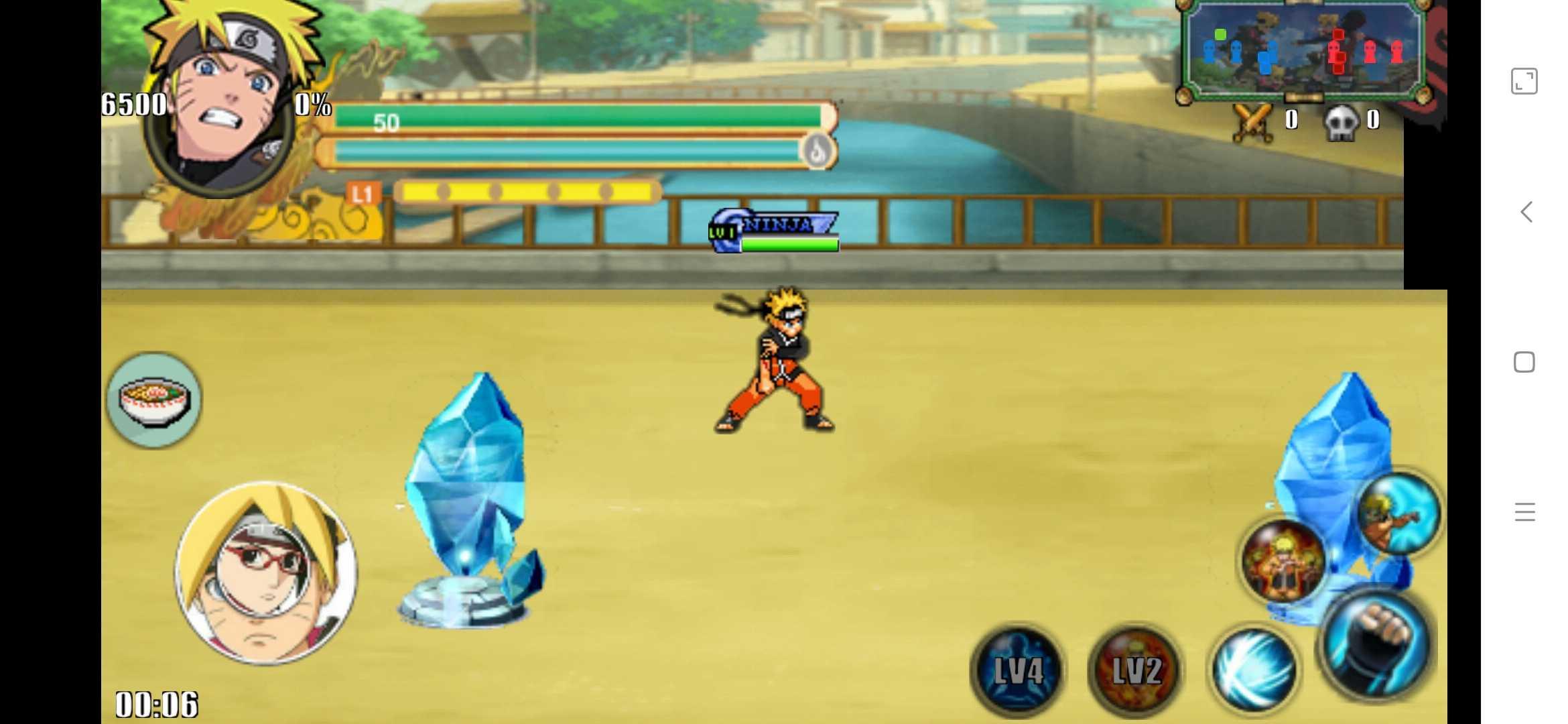Hit the fist basic attack button
The height and width of the screenshot is (724, 1568).
(x=1376, y=645)
